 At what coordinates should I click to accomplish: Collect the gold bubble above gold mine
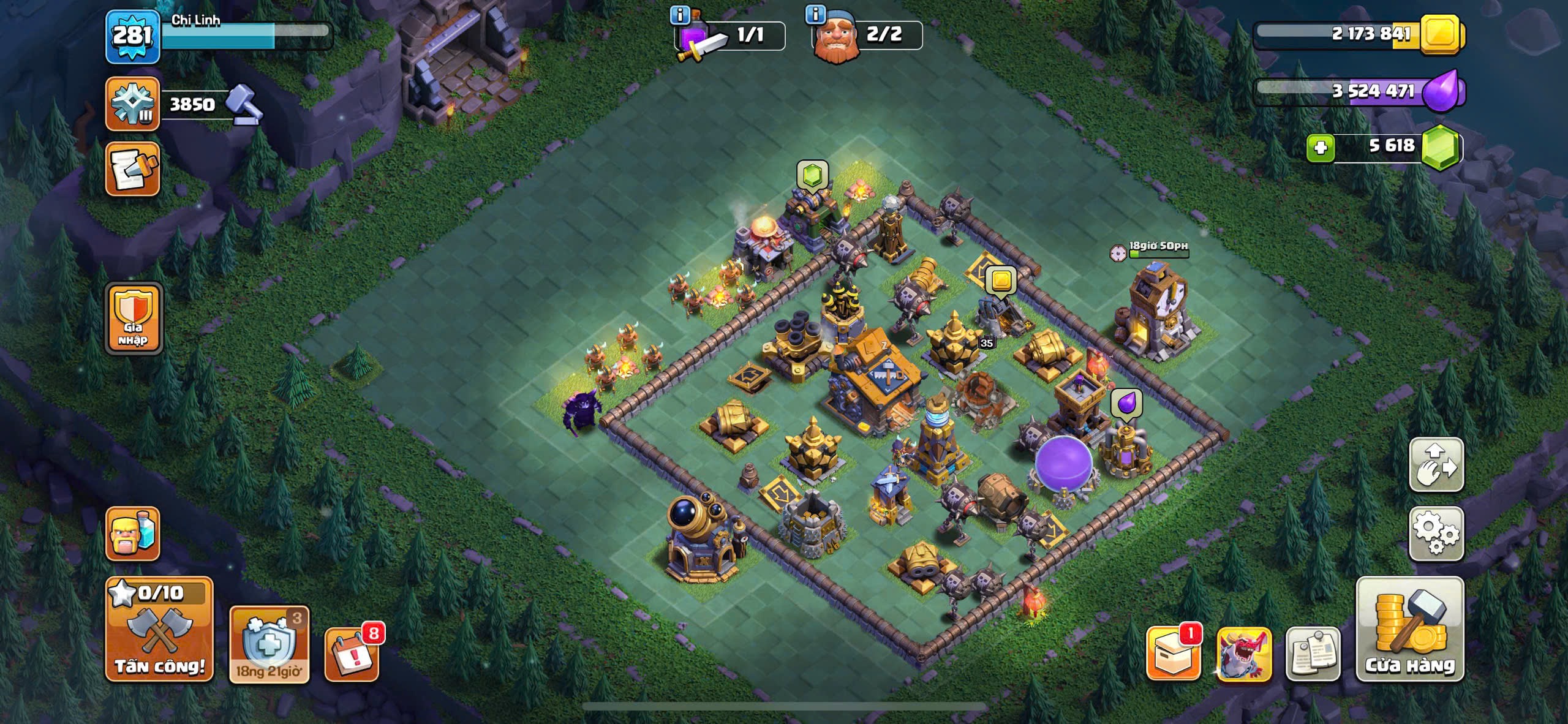[x=1001, y=281]
